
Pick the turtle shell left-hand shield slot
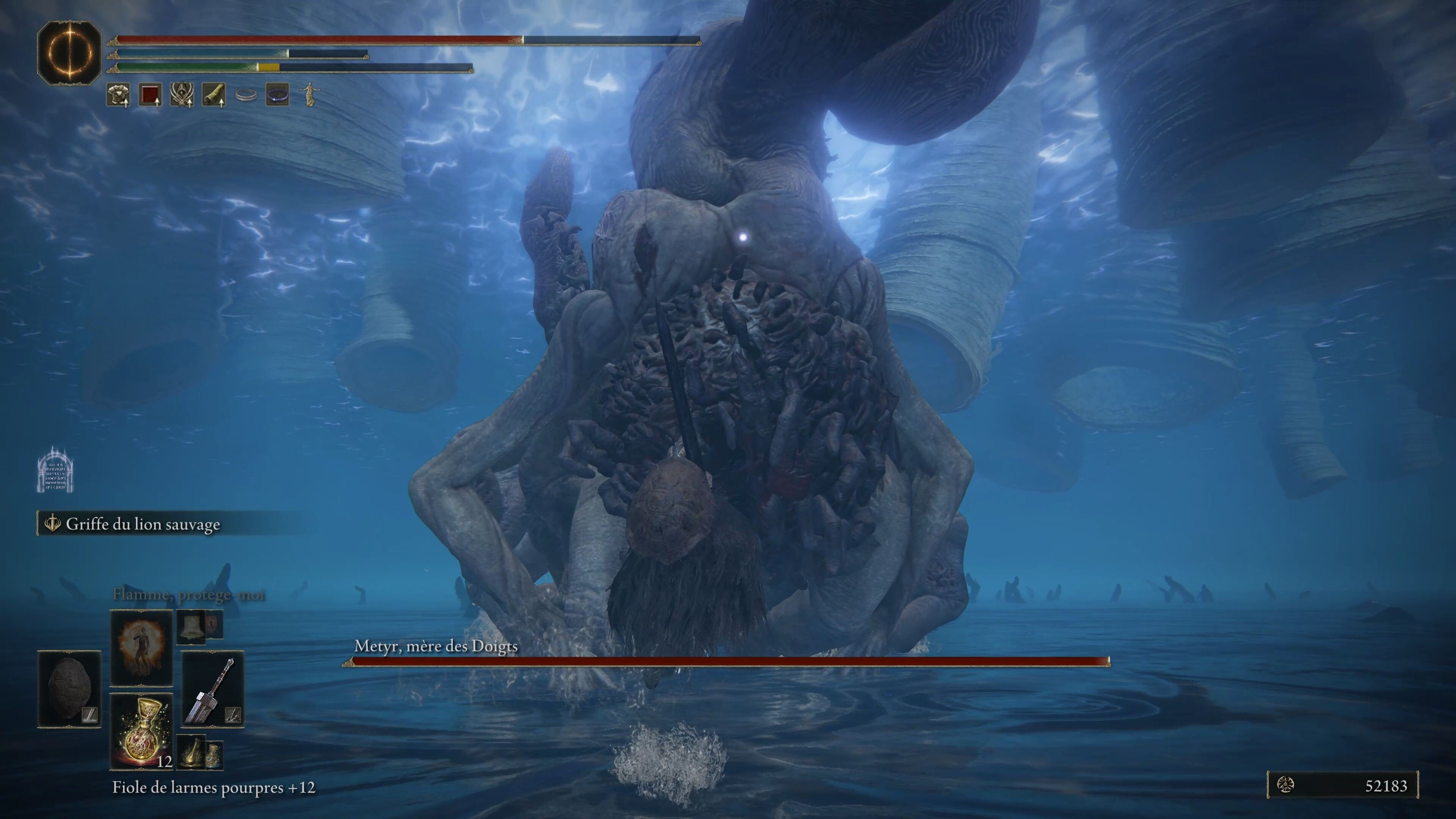pos(69,689)
